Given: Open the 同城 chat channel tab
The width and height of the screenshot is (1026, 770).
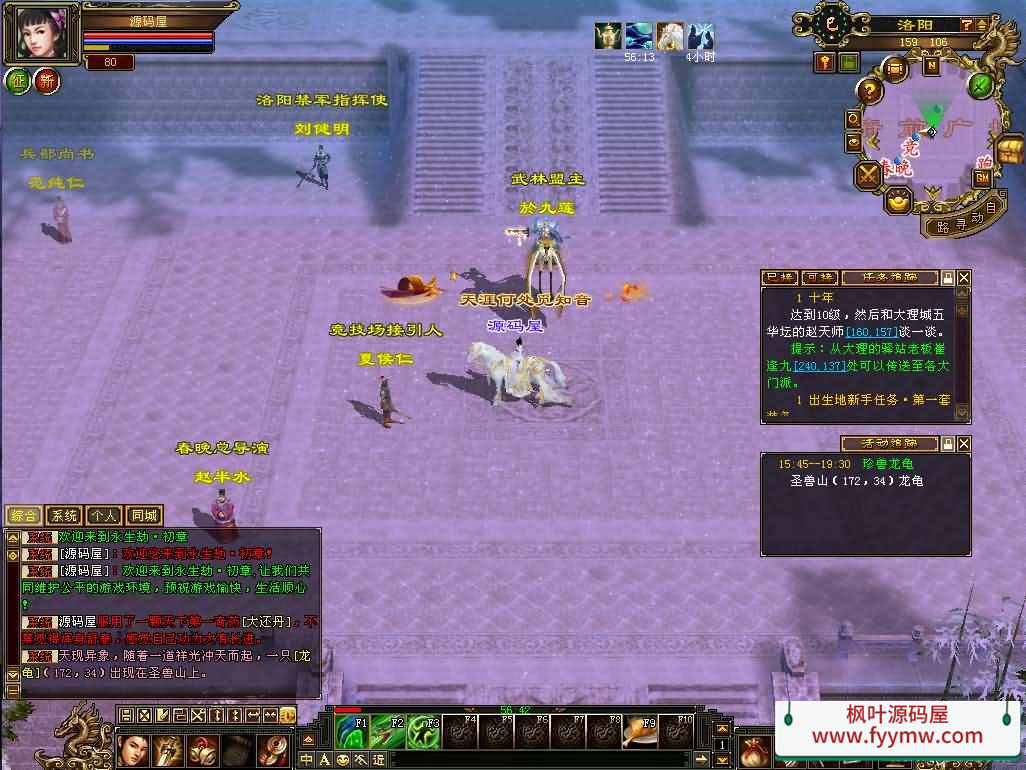Looking at the screenshot, I should (x=144, y=516).
